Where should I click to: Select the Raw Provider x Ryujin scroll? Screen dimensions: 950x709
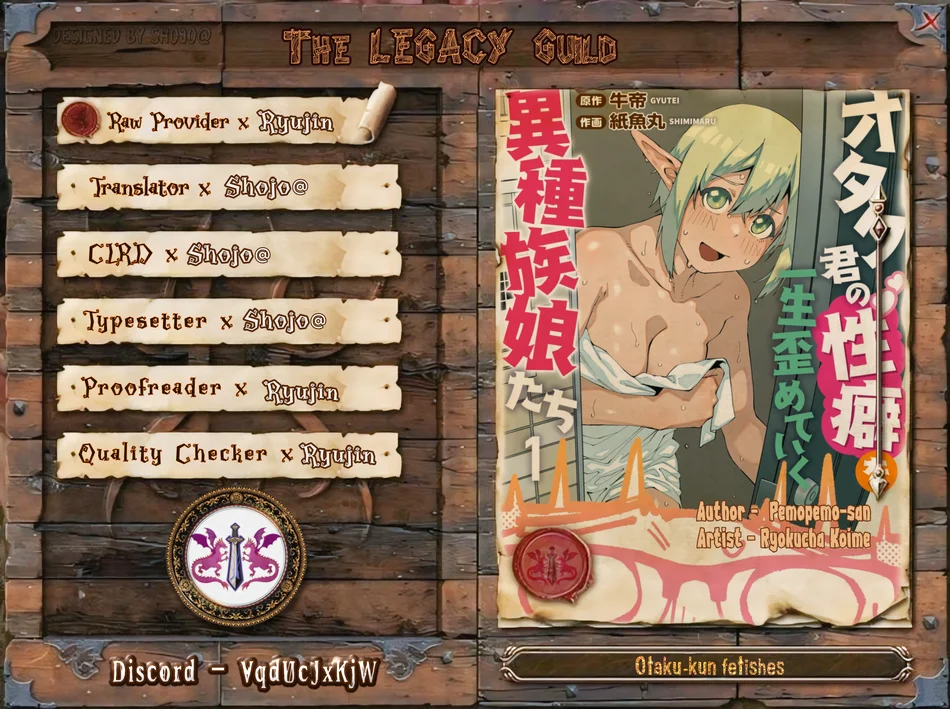coord(222,122)
